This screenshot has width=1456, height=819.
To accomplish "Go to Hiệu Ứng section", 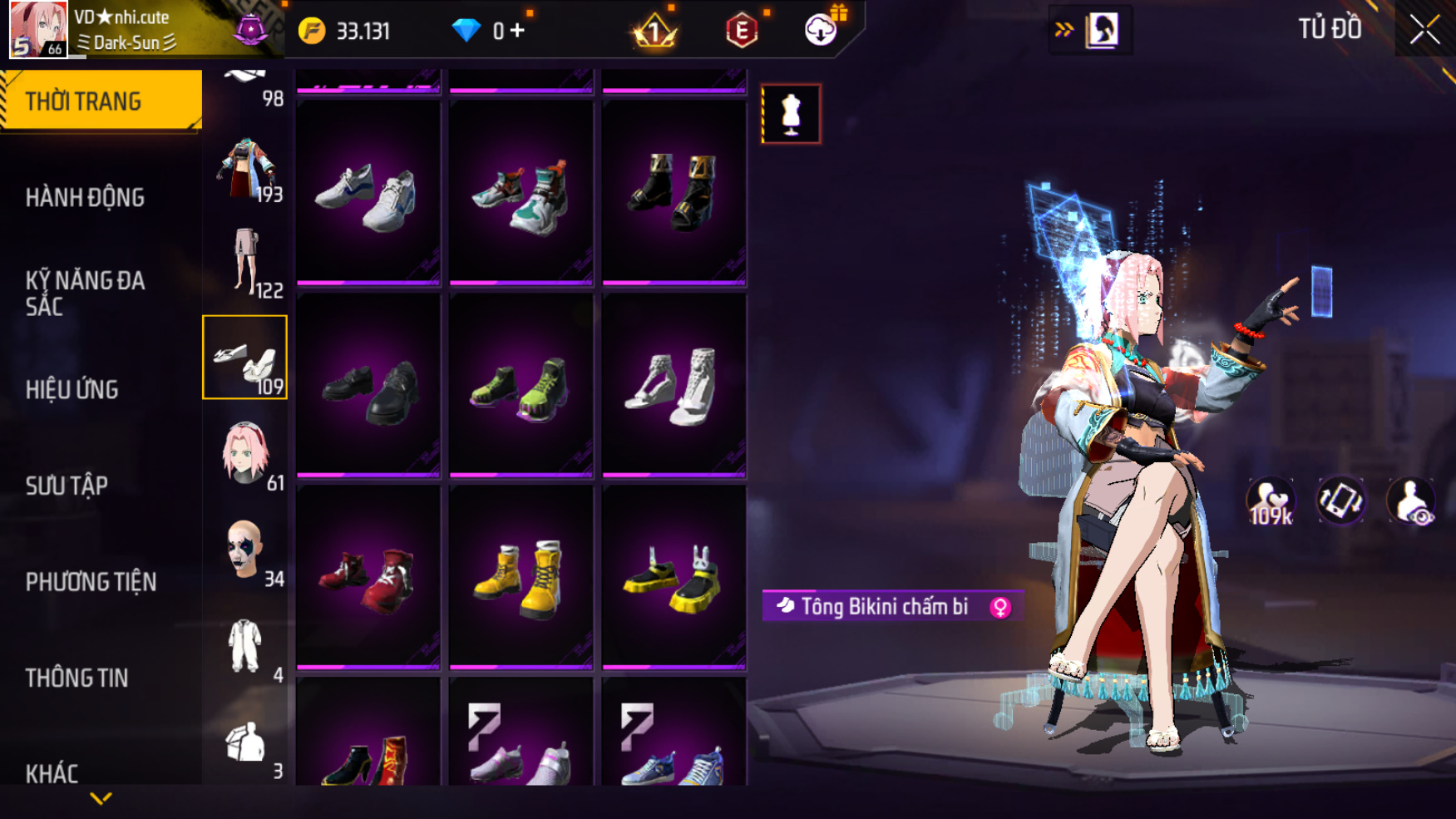I will point(72,389).
